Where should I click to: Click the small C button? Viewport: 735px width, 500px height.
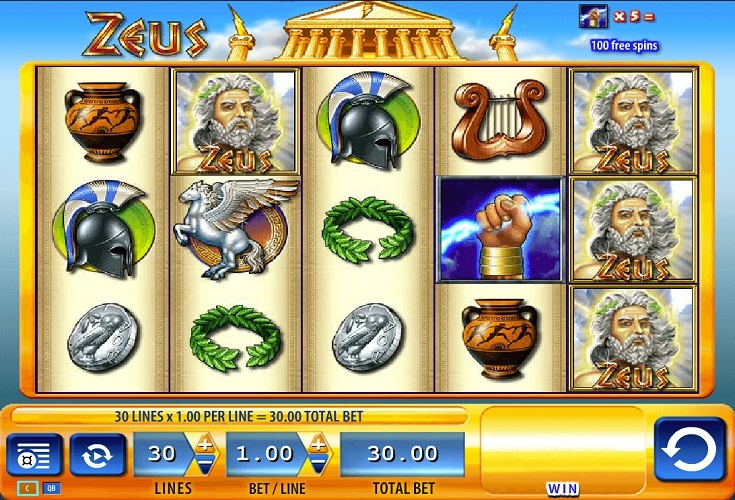pos(26,489)
